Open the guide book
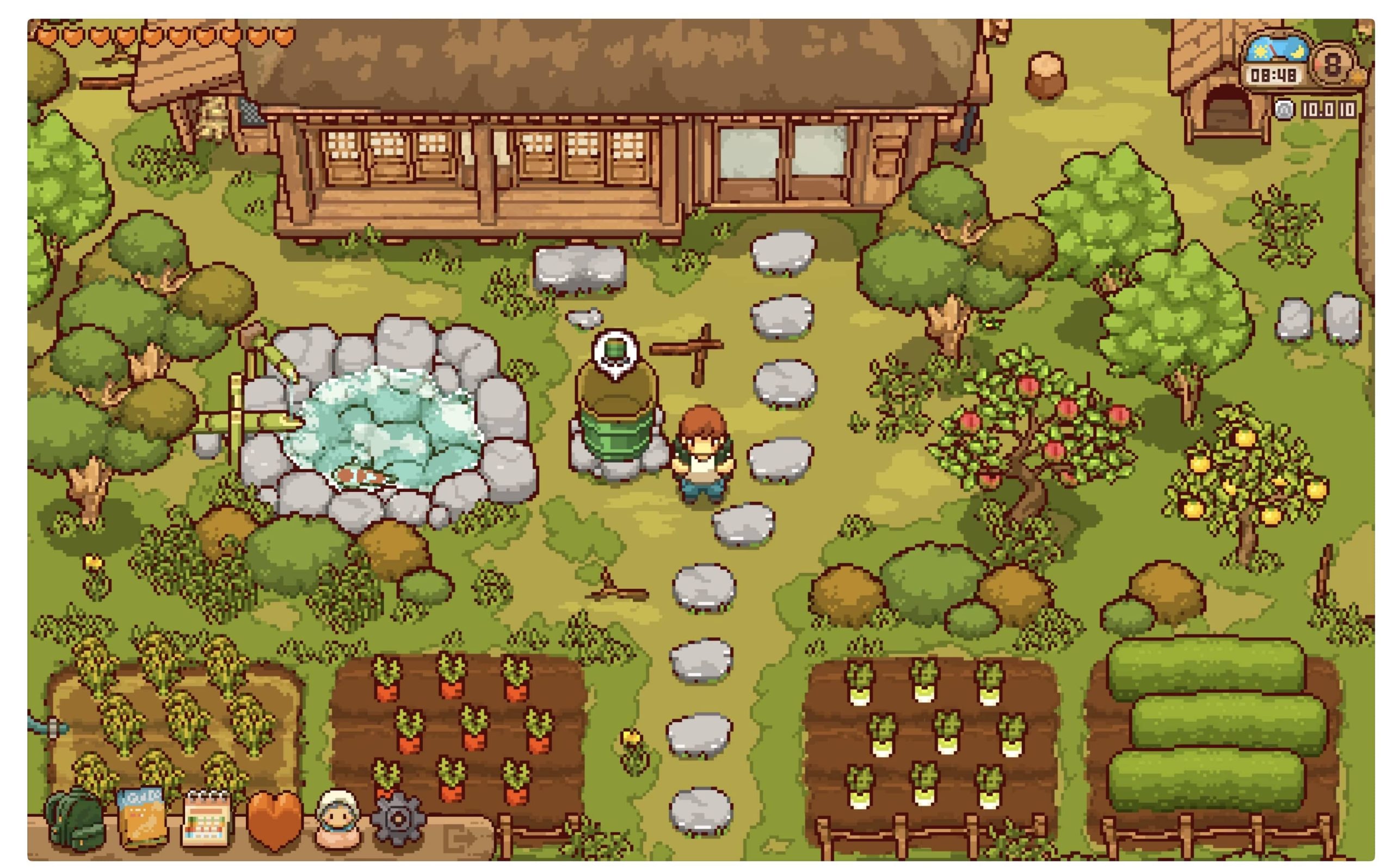Screen dimensions: 1393x868 [x=141, y=817]
